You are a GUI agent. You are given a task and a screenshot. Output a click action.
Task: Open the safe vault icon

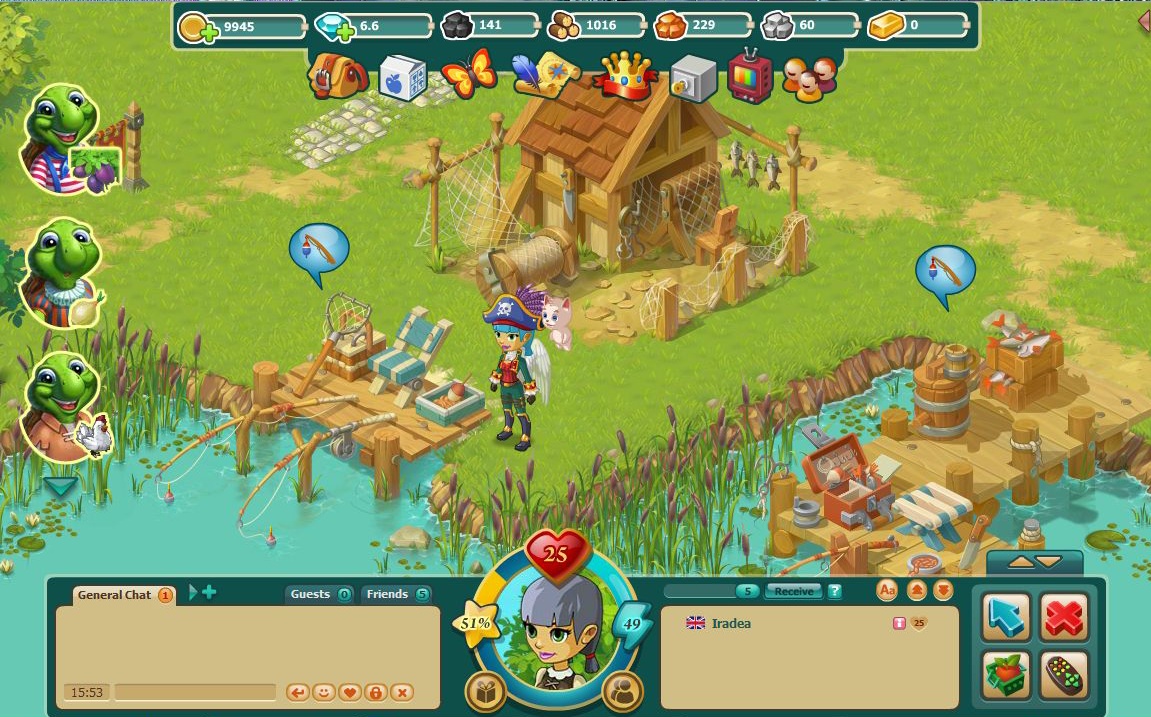(693, 76)
